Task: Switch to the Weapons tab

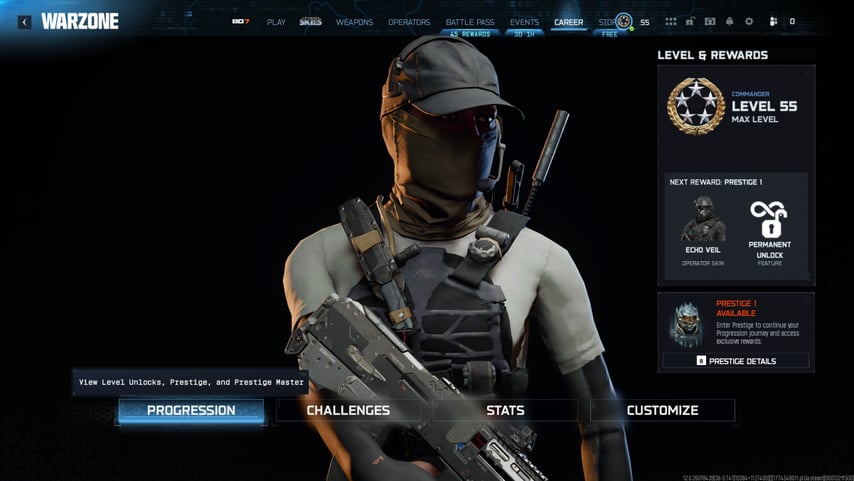Action: [354, 22]
